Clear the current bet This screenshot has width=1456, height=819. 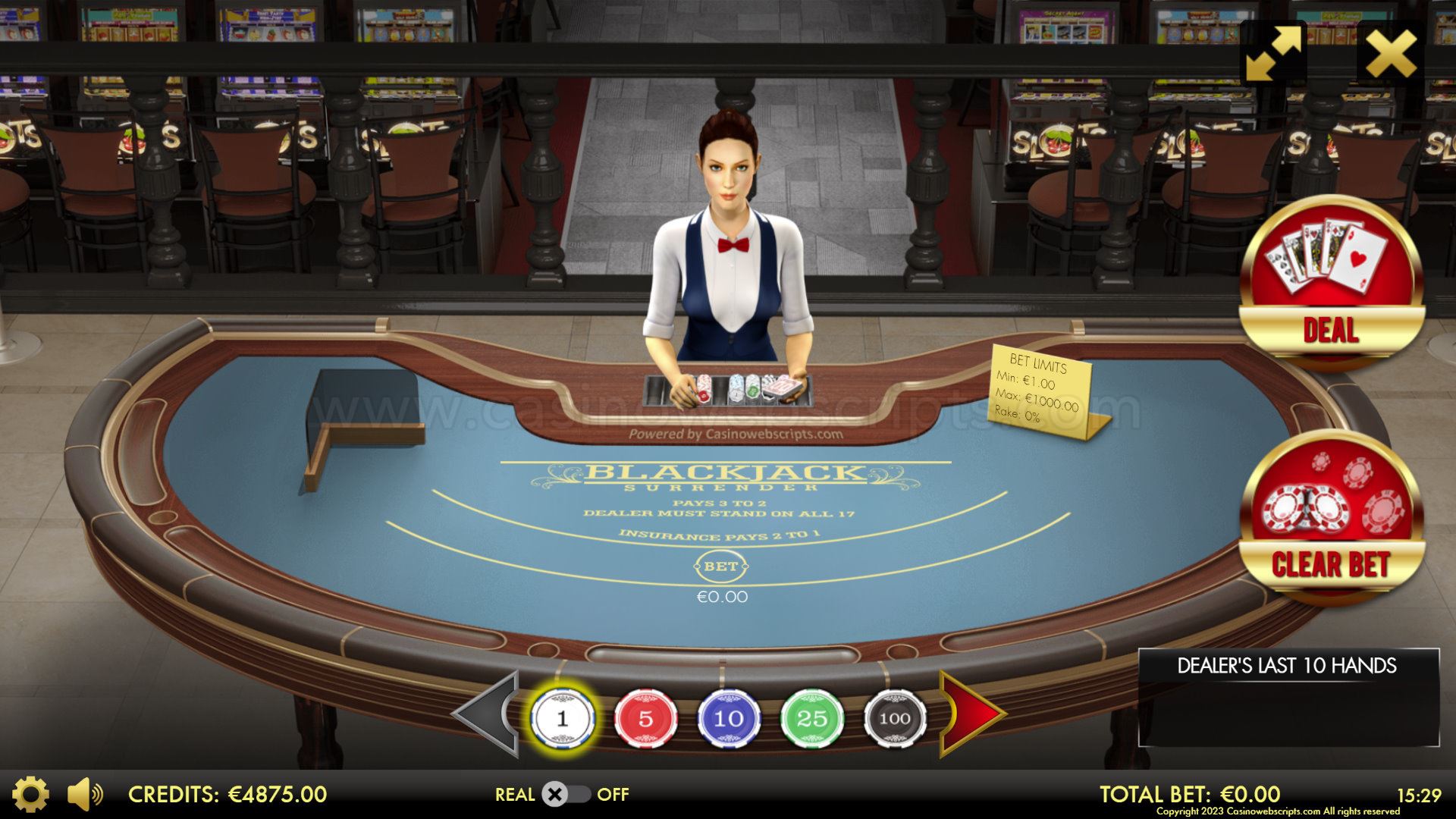pos(1331,523)
